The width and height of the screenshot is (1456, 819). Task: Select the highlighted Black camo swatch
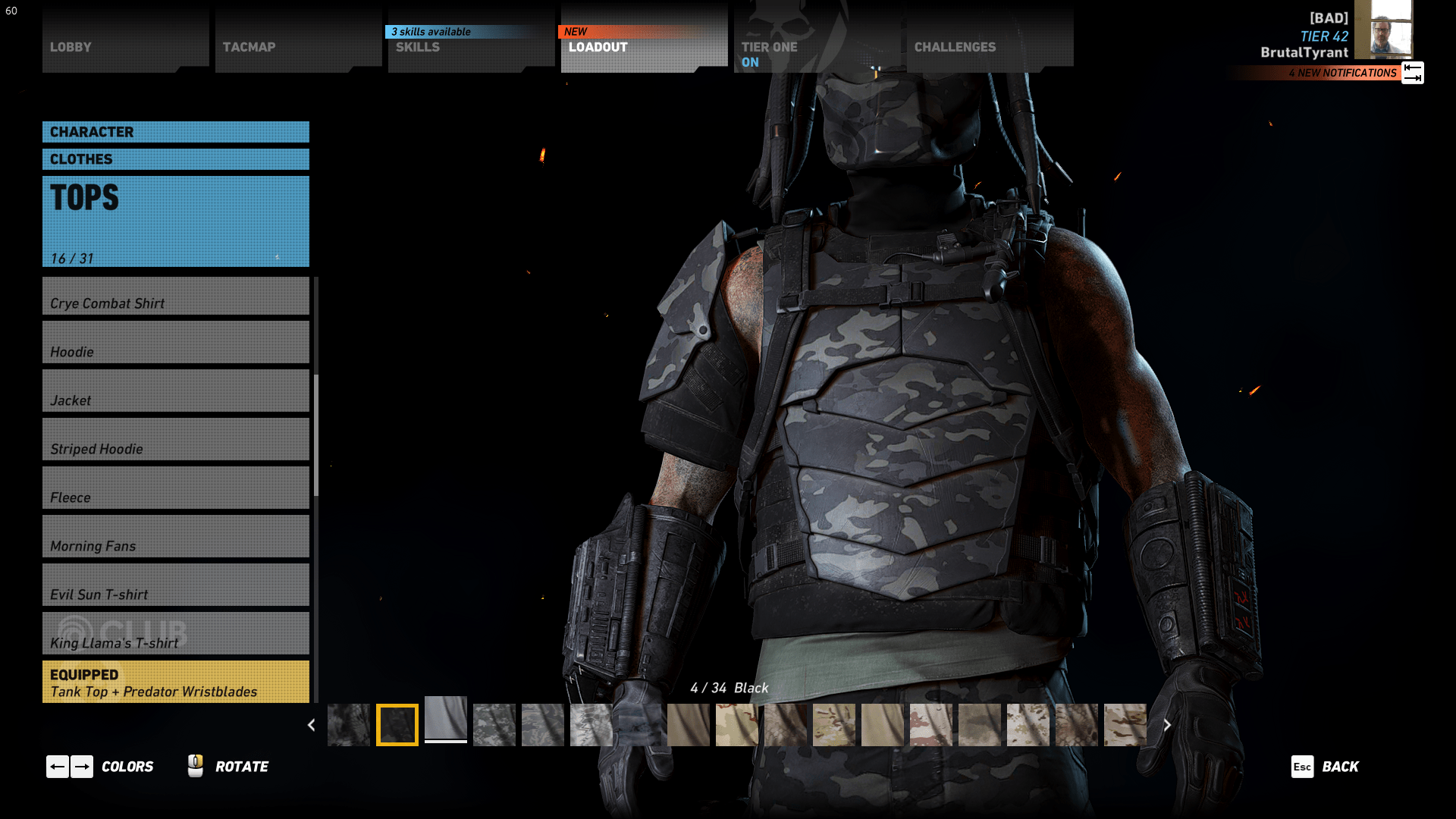click(397, 725)
